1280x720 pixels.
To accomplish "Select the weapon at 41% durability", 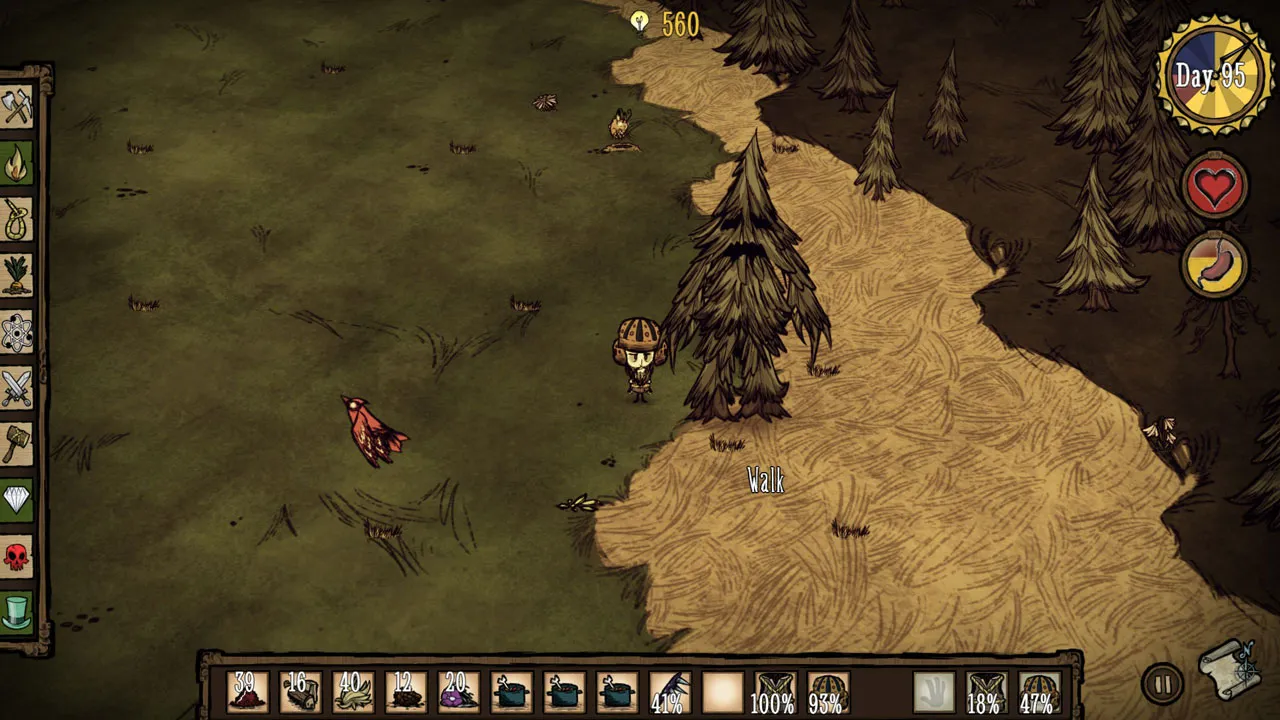I will coord(668,691).
